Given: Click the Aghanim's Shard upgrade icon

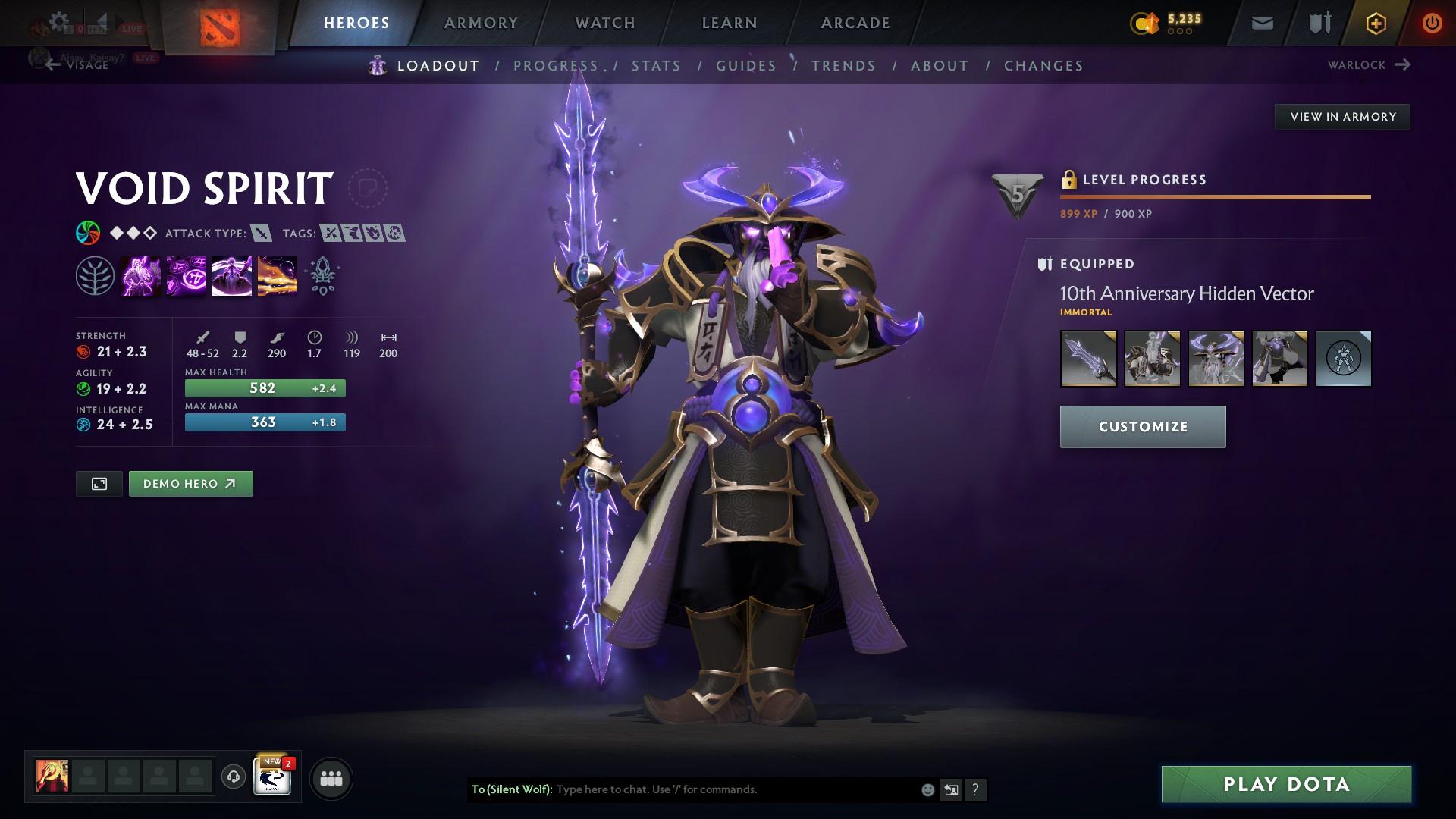Looking at the screenshot, I should [x=322, y=275].
